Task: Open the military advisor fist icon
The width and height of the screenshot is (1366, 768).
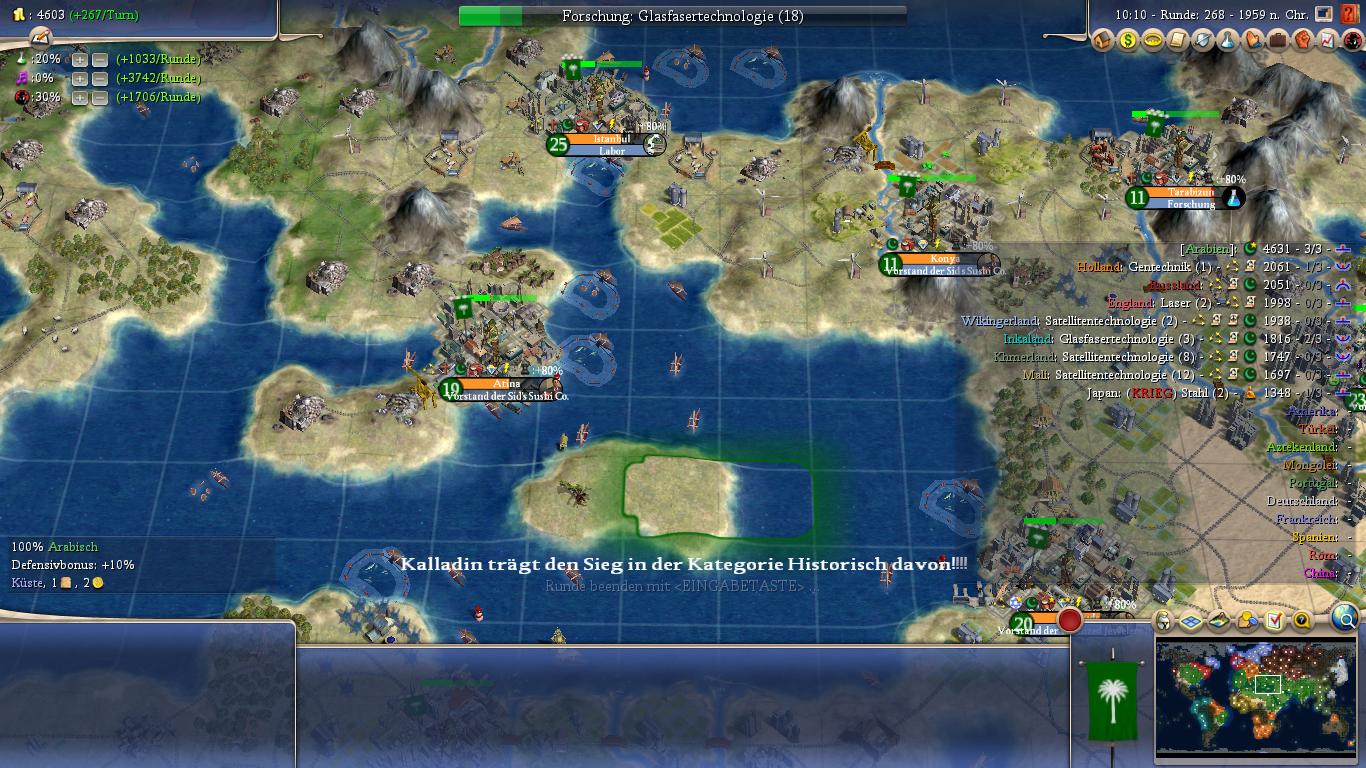Action: pyautogui.click(x=1303, y=41)
